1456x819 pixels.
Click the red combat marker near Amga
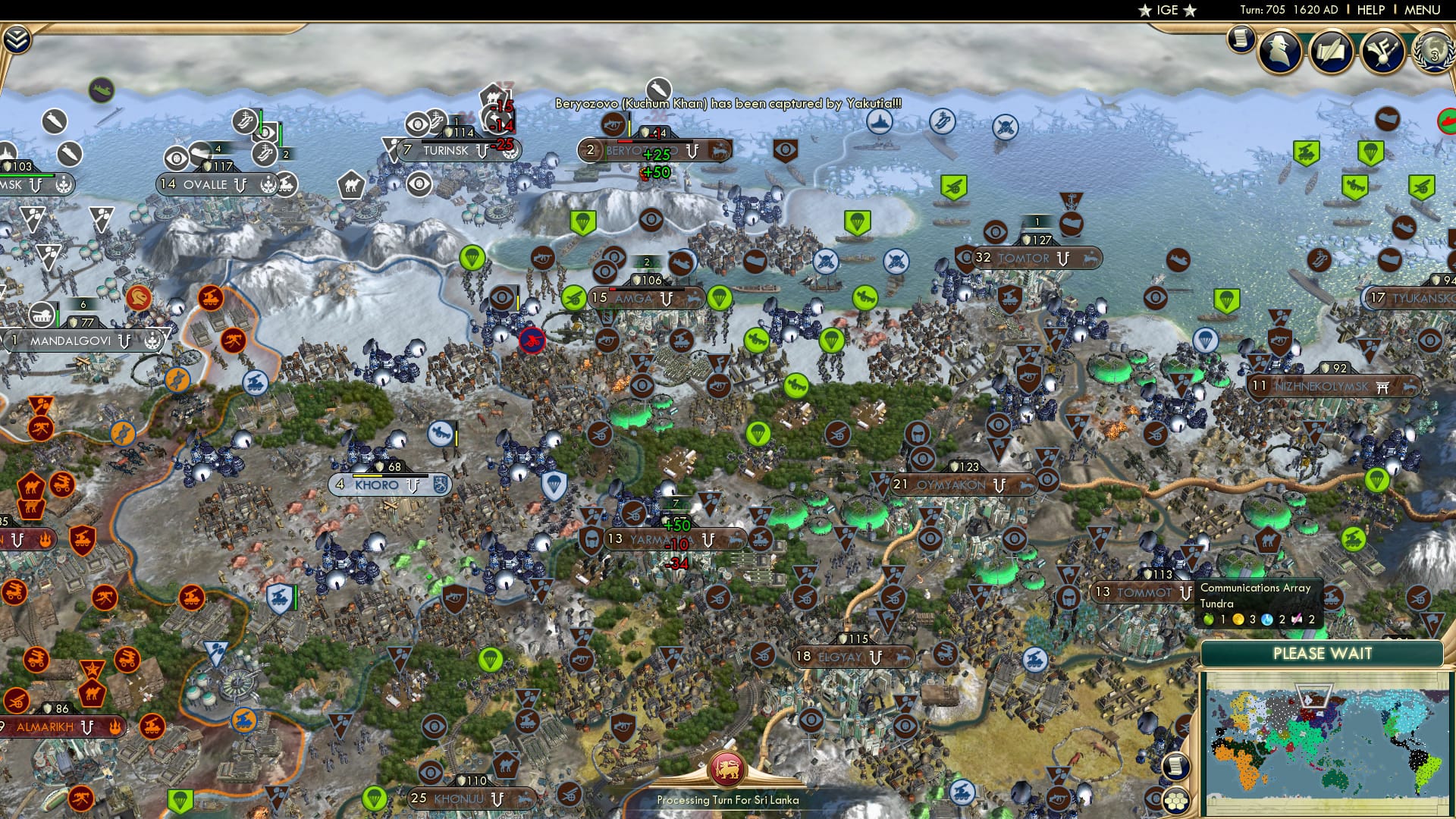531,340
